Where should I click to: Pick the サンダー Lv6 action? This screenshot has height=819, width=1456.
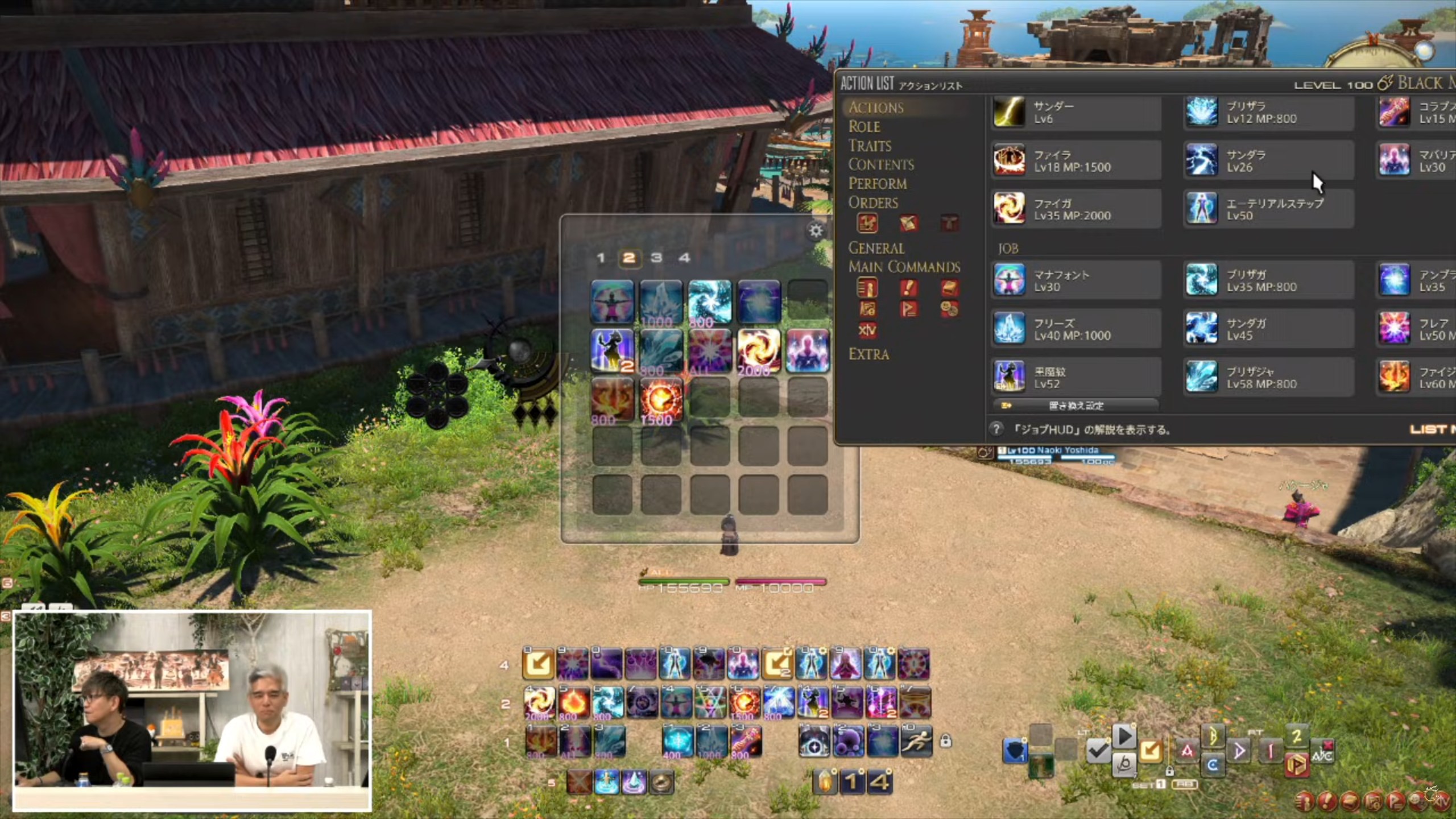[x=1075, y=112]
